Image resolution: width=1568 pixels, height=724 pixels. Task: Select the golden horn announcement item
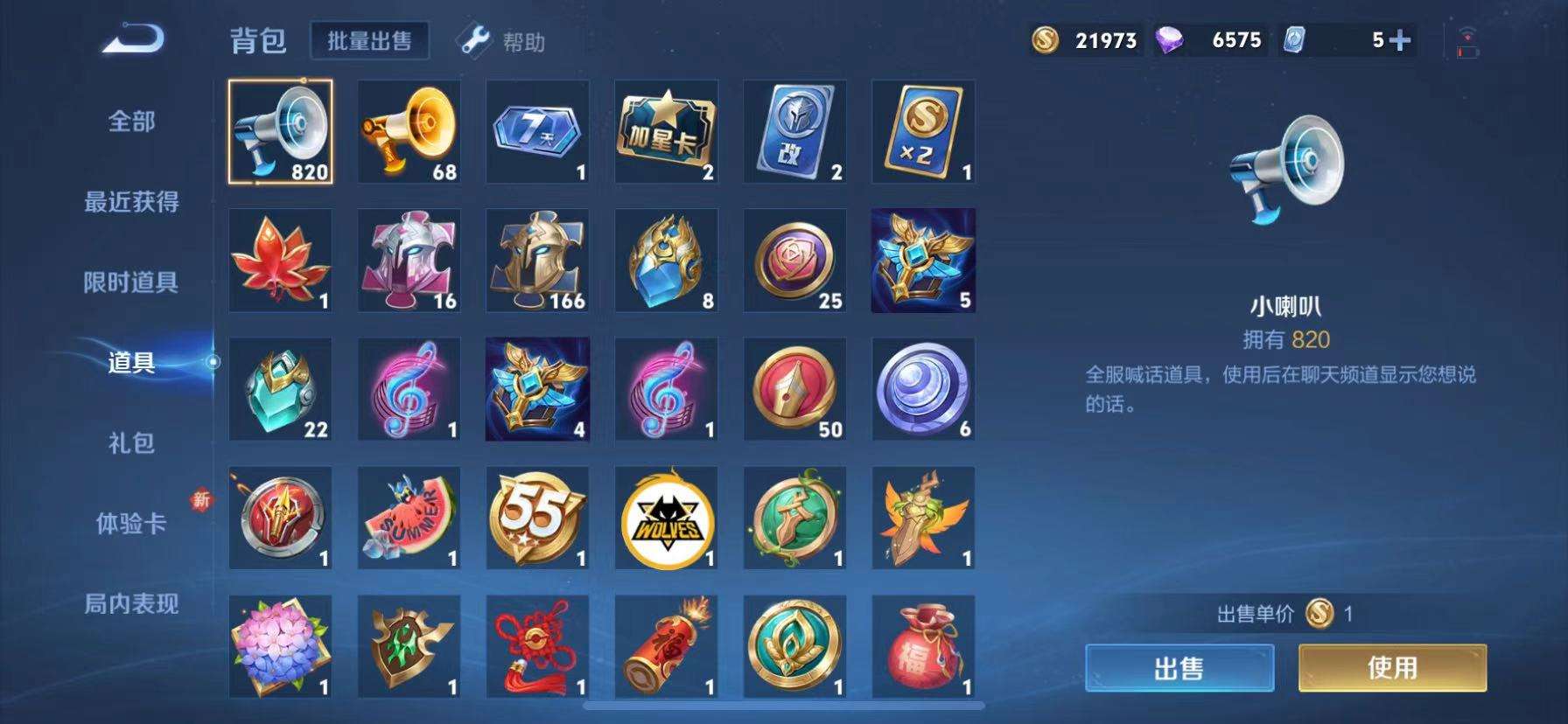coord(408,131)
